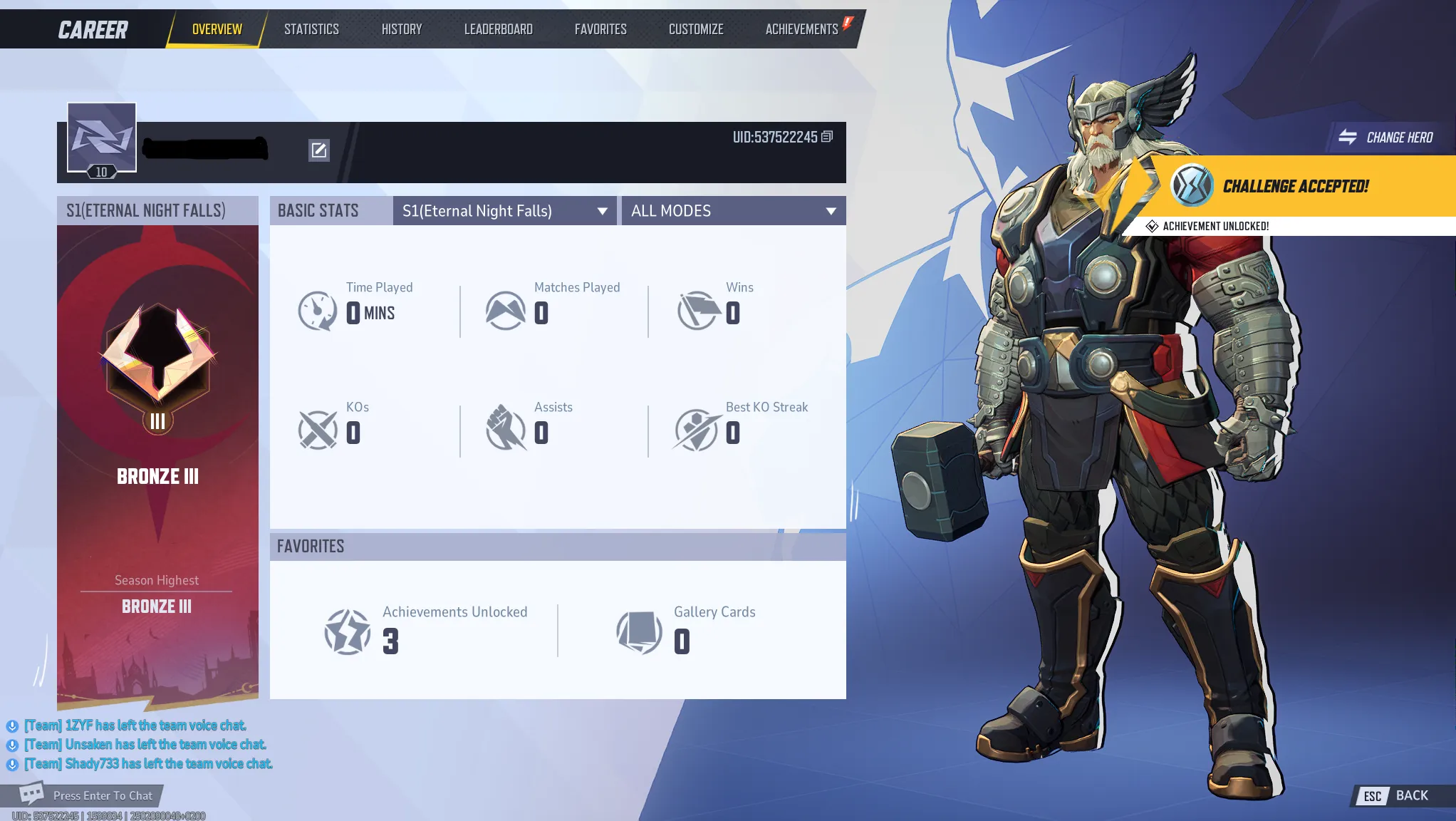Open the History tab

tap(402, 29)
